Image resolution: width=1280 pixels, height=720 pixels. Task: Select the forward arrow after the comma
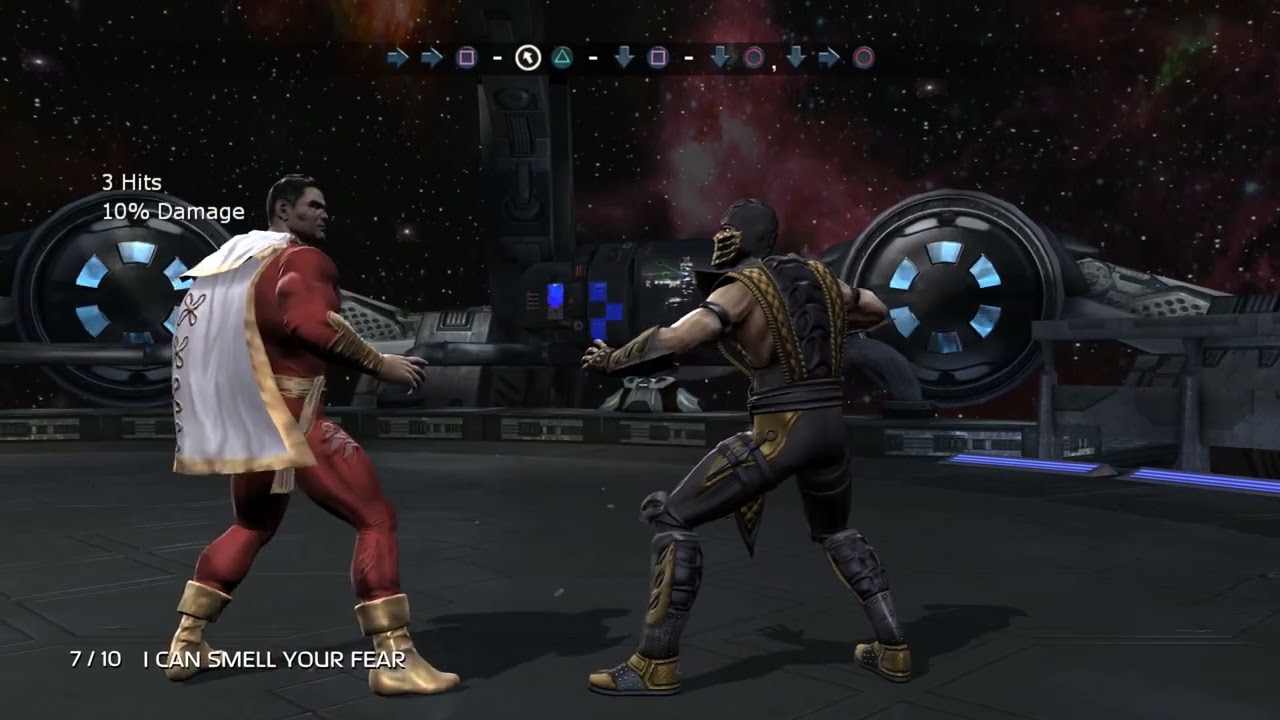(828, 58)
